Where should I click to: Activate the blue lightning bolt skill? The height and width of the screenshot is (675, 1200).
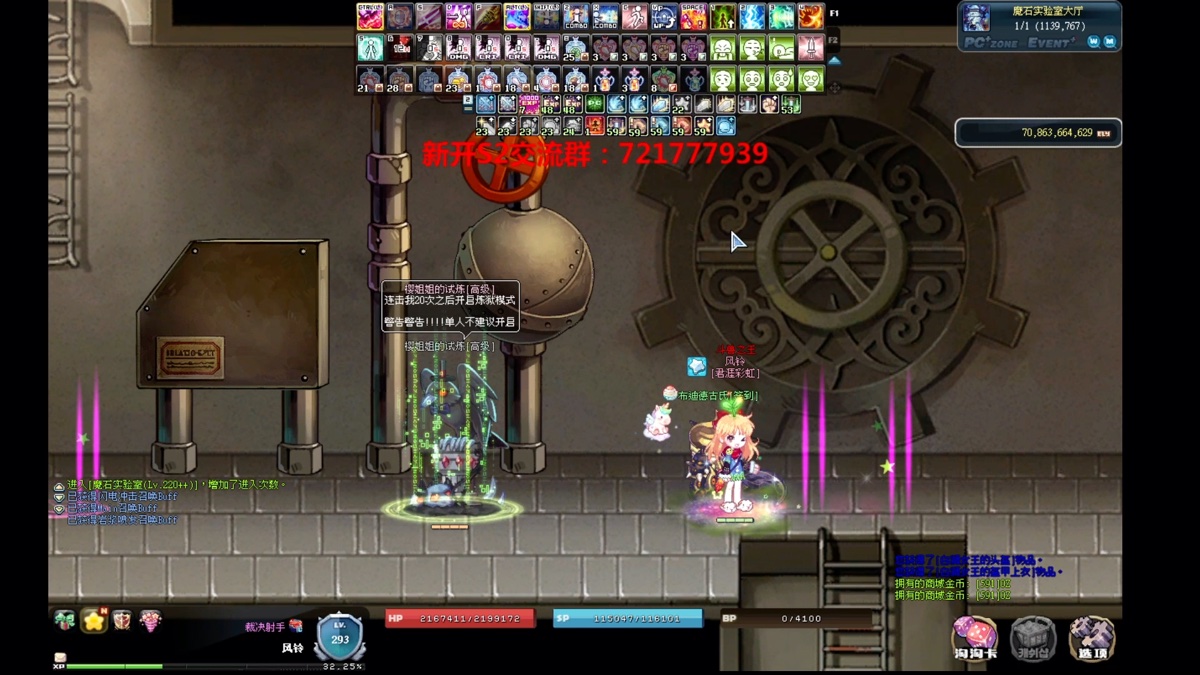pos(752,17)
